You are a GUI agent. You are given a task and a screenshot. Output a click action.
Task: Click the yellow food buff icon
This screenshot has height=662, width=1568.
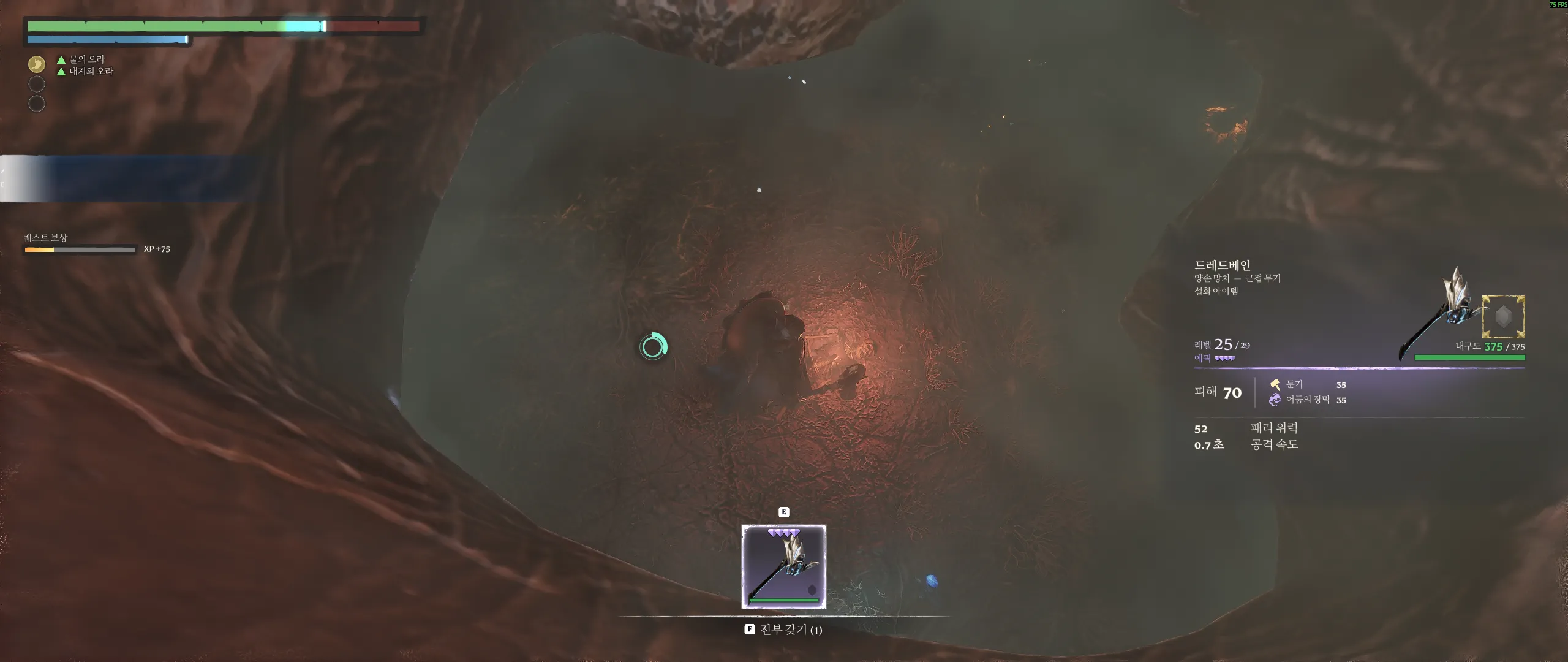click(x=37, y=64)
